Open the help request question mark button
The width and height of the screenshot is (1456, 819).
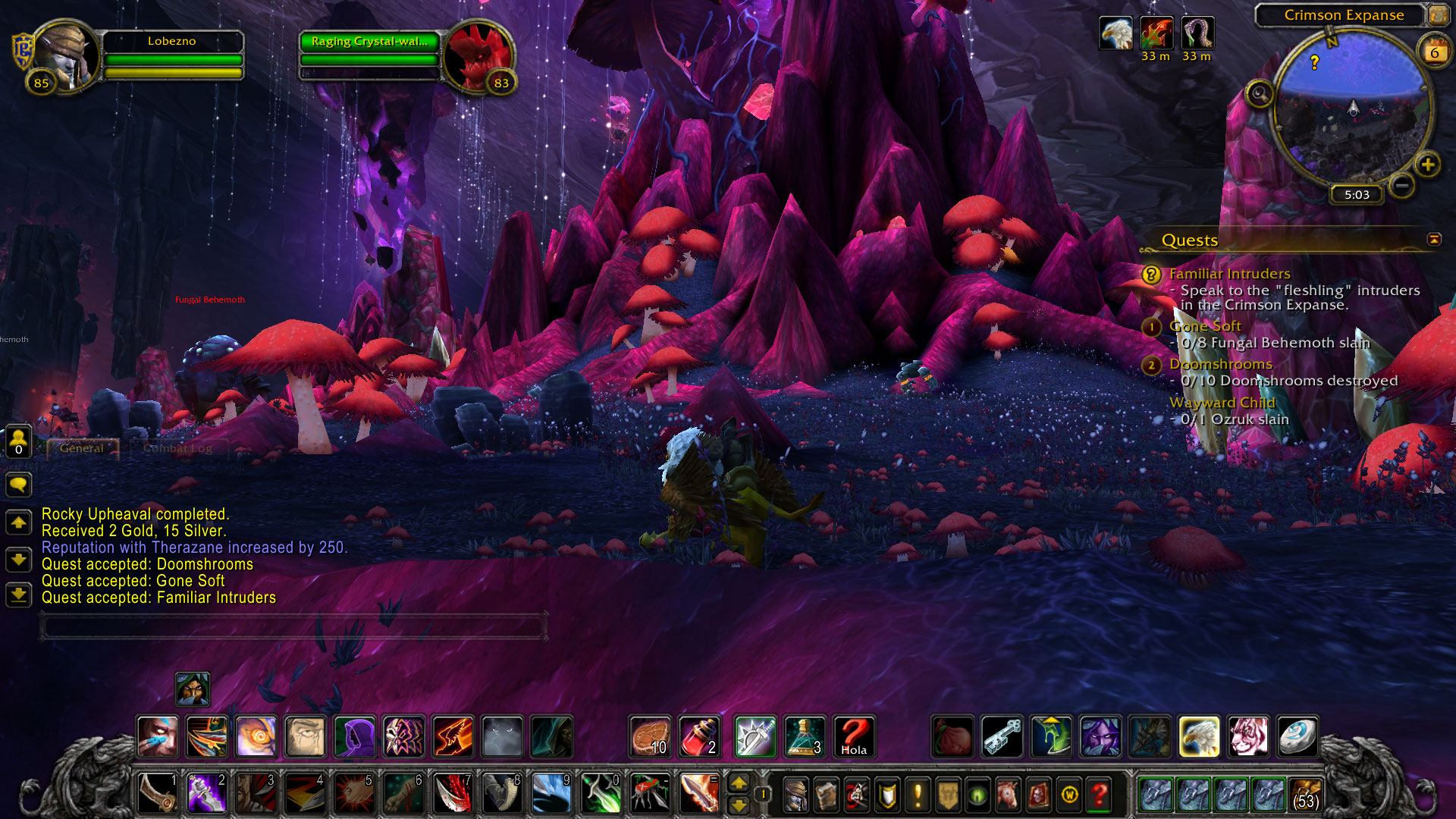tap(1099, 795)
